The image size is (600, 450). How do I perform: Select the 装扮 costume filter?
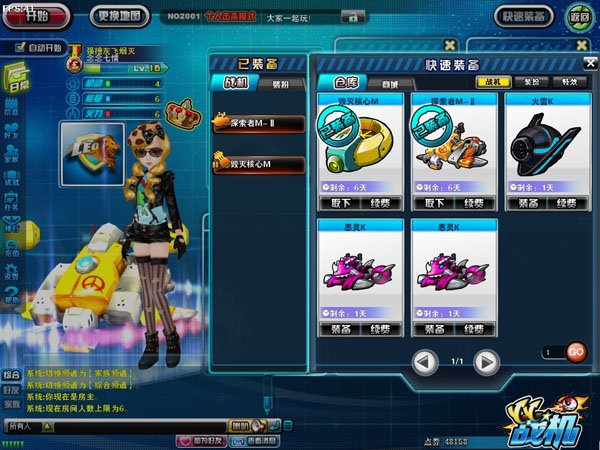click(x=529, y=82)
